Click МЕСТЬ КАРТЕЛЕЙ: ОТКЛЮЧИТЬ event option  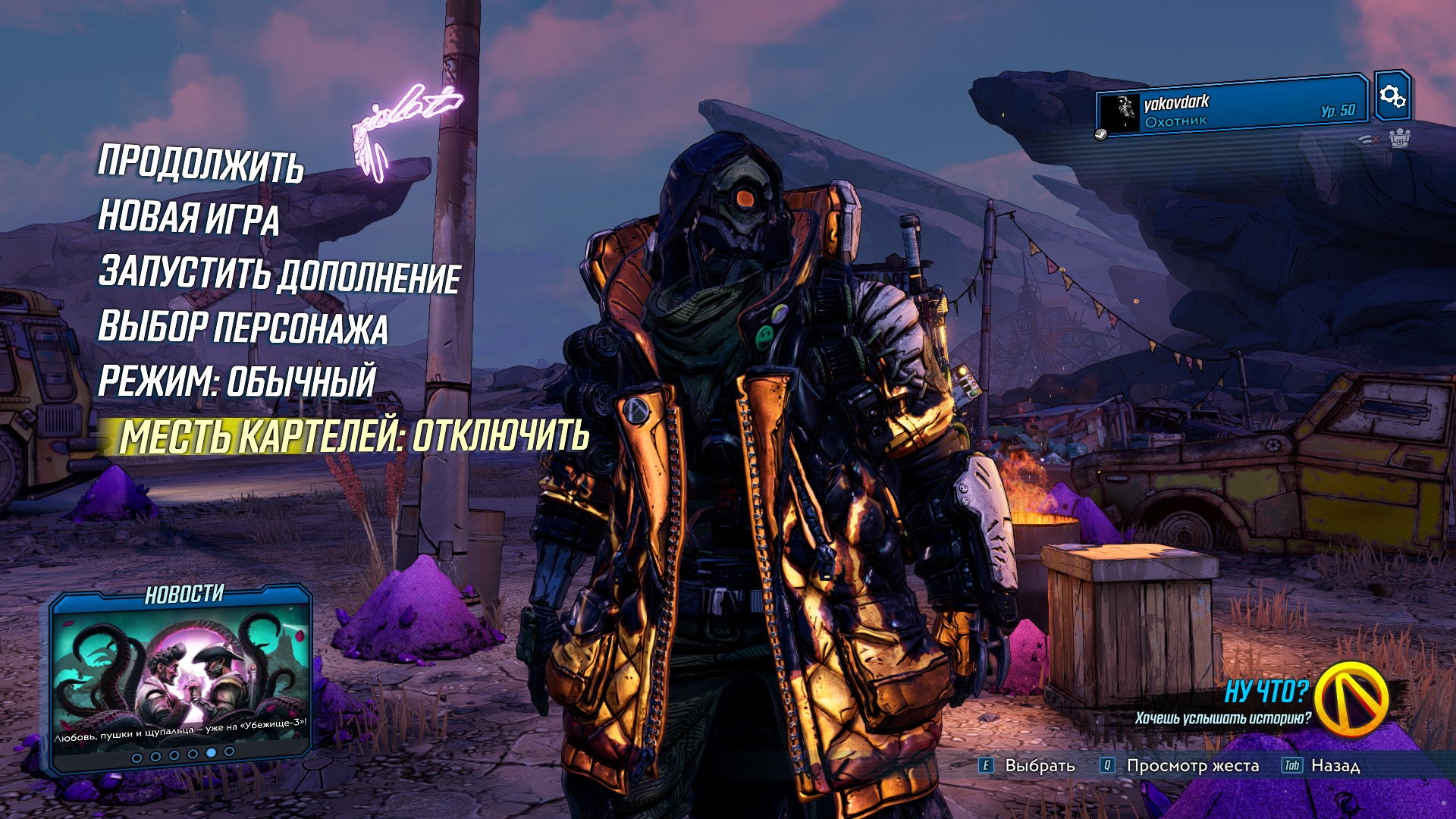point(353,436)
